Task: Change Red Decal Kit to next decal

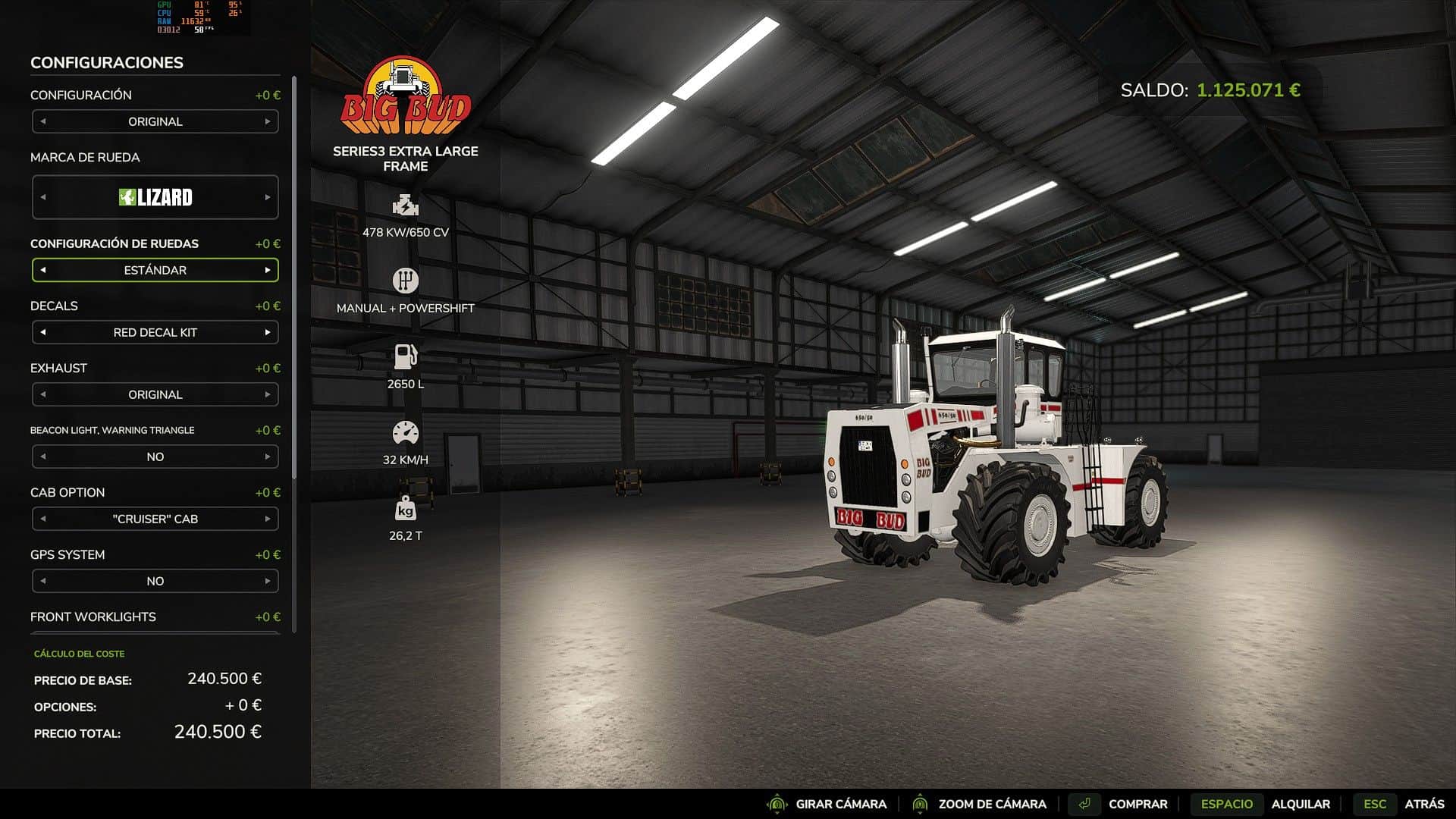Action: tap(268, 332)
